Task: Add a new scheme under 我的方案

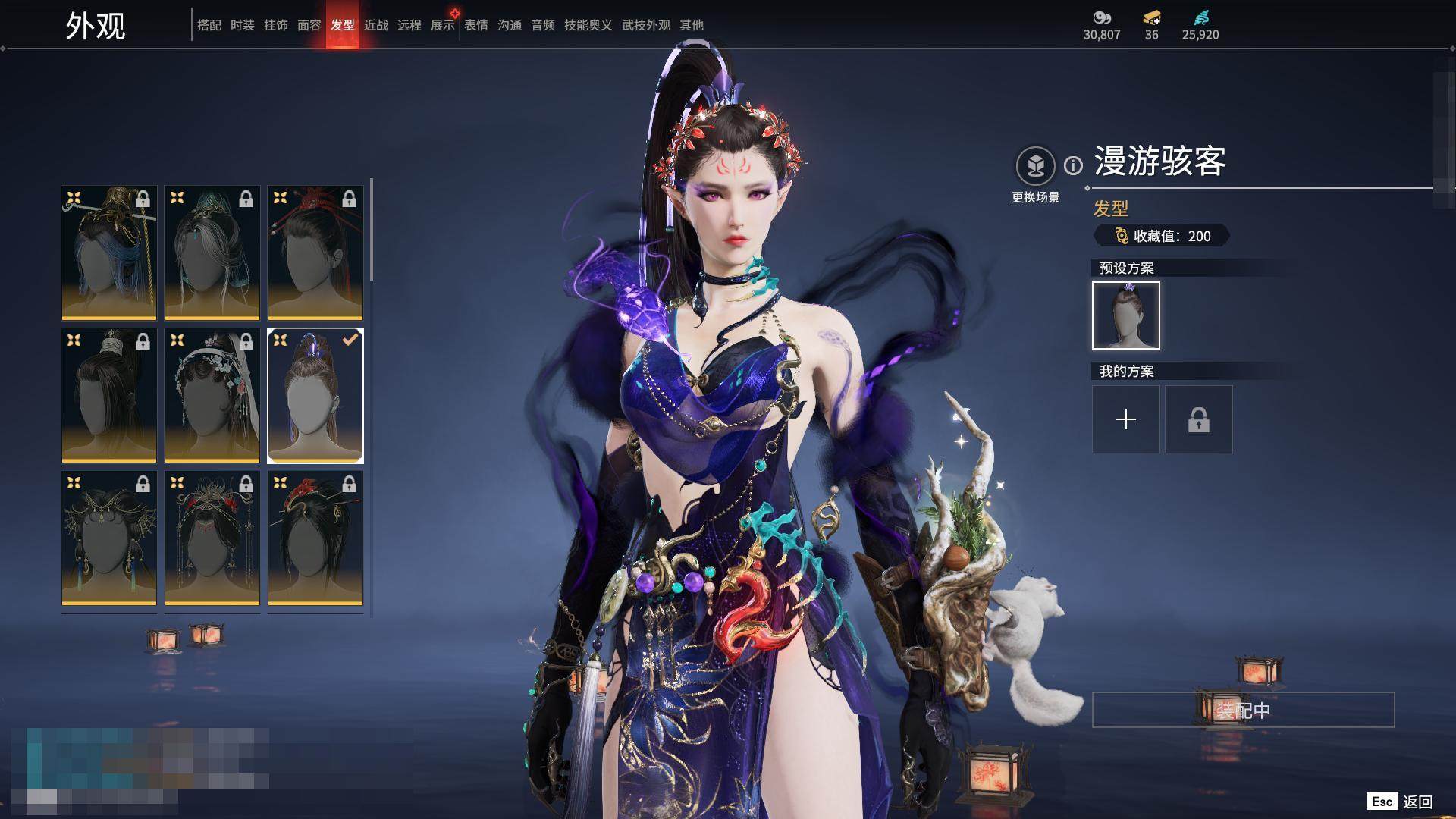Action: tap(1125, 419)
